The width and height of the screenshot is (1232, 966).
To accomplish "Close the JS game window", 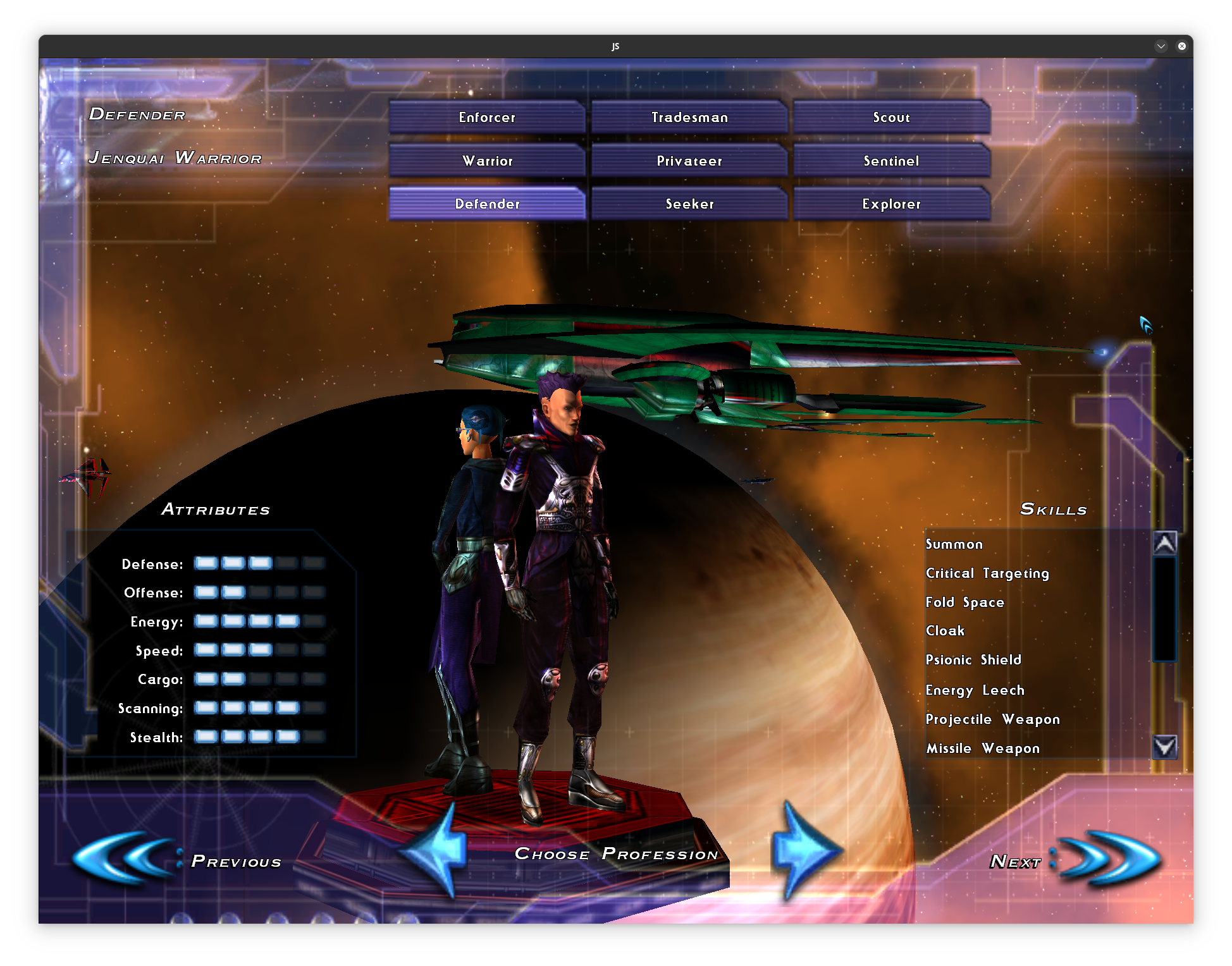I will click(1181, 46).
